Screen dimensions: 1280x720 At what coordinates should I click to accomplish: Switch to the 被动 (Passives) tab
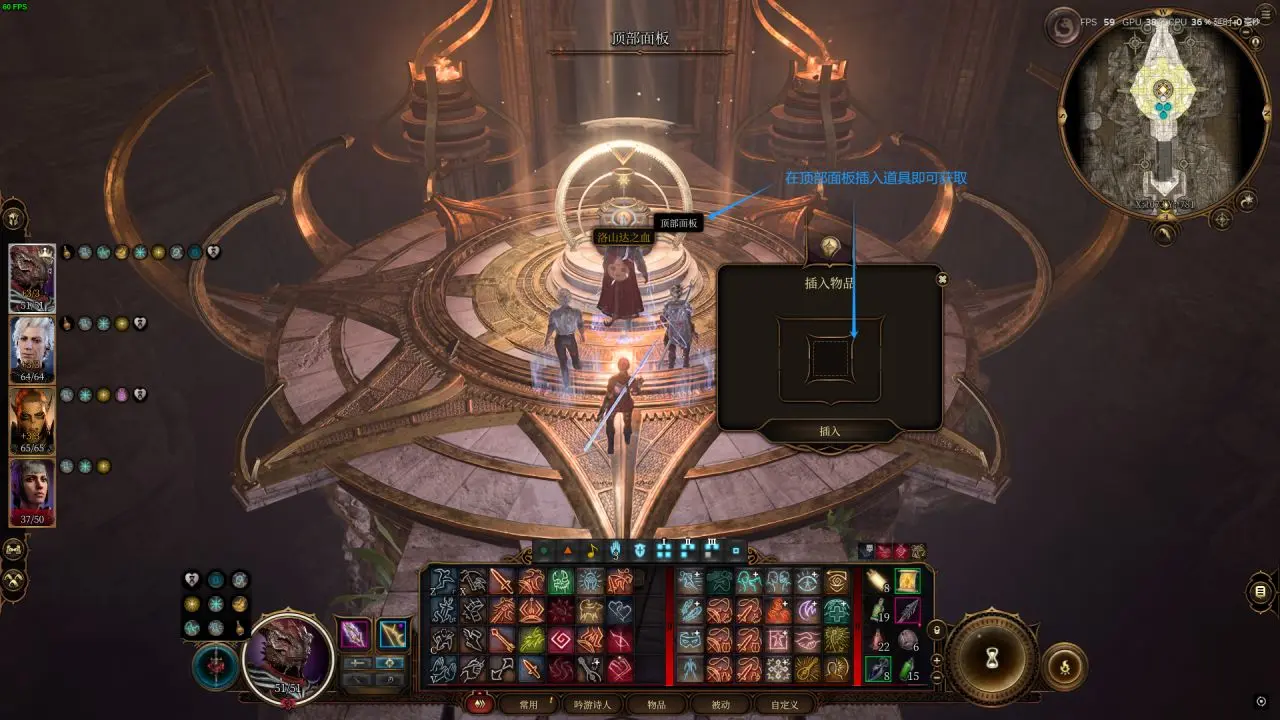click(x=720, y=704)
